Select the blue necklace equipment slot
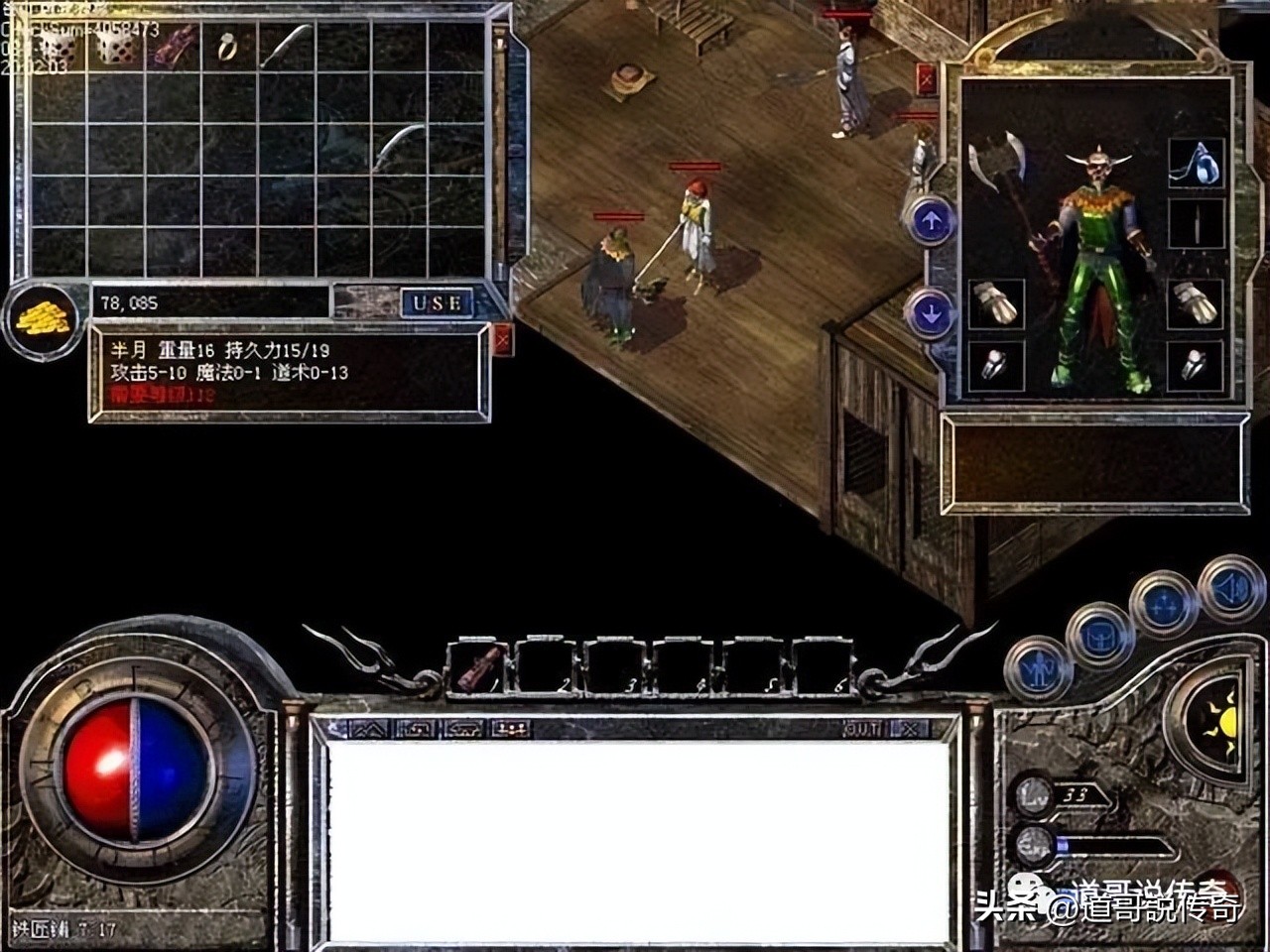This screenshot has height=952, width=1270. (x=1196, y=162)
